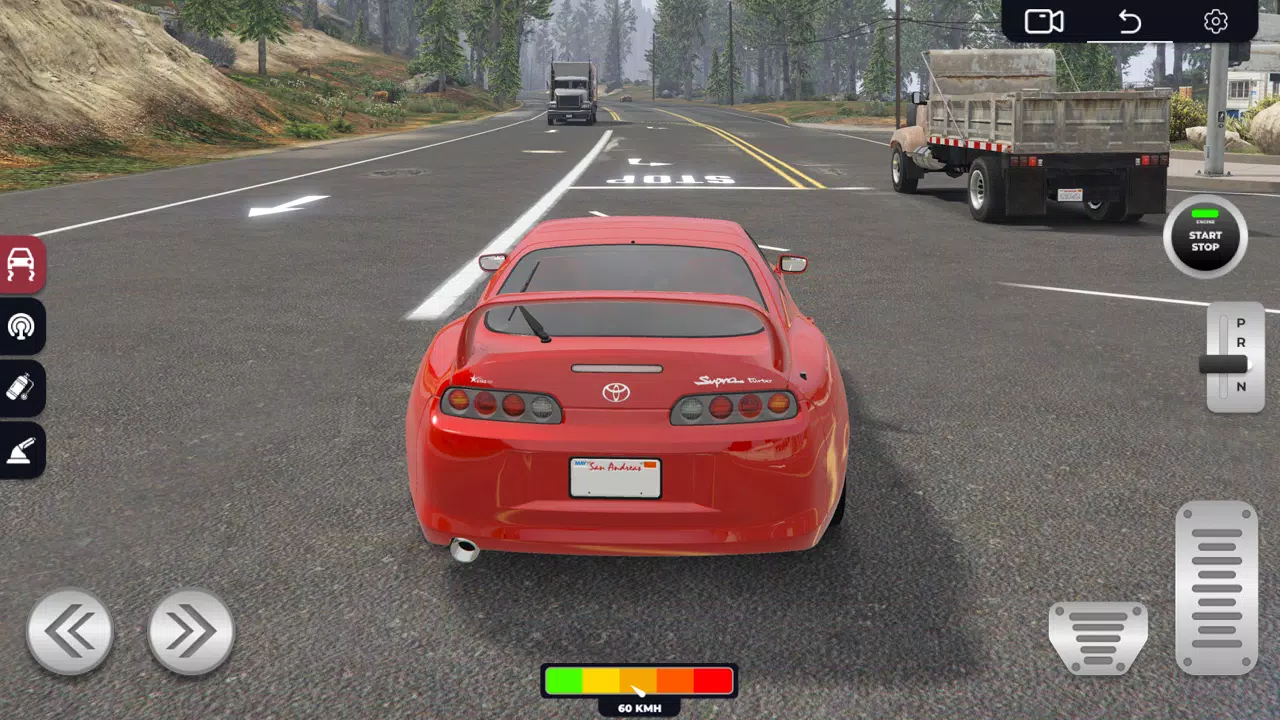1280x720 pixels.
Task: Activate the nitro boost canister icon
Action: (21, 389)
